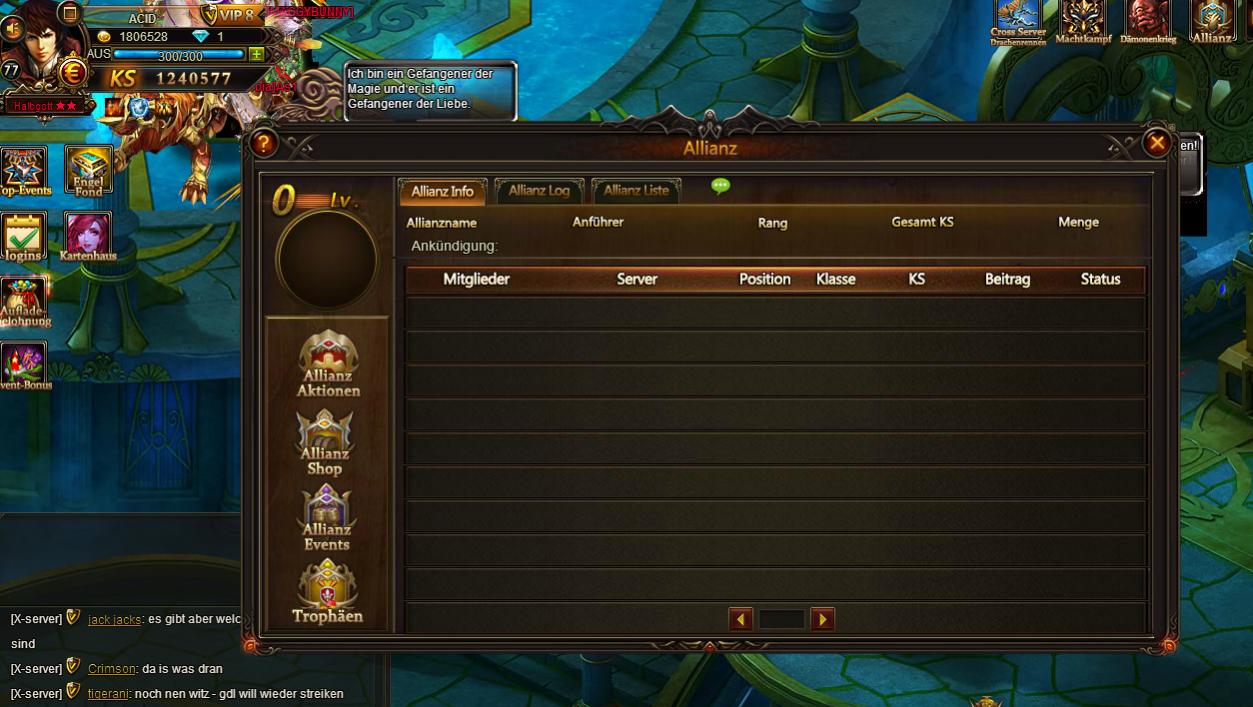Open the Engel Fond chest

tap(88, 169)
